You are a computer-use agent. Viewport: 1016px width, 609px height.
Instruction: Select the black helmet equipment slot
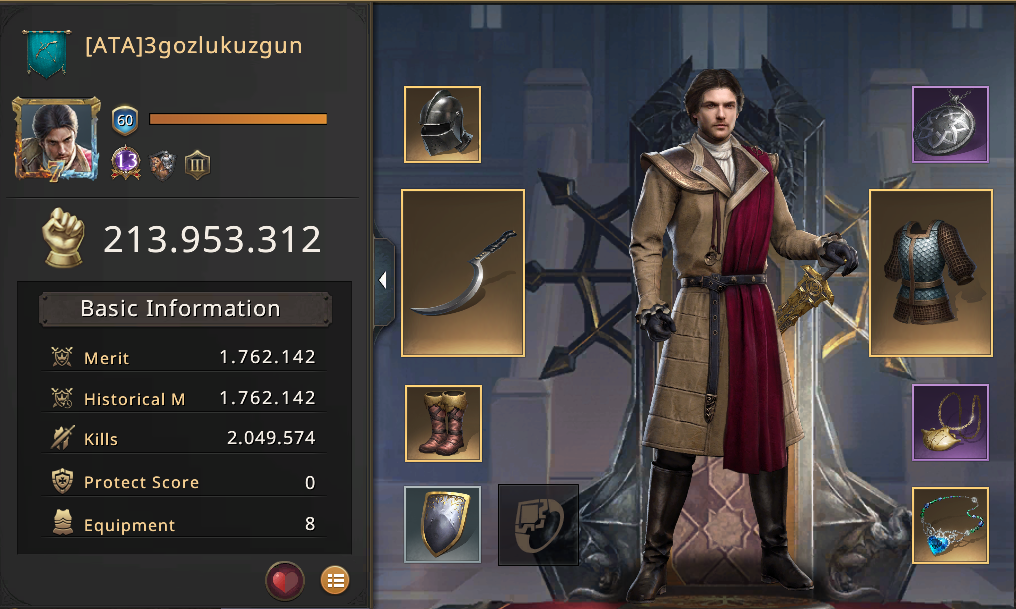[442, 124]
